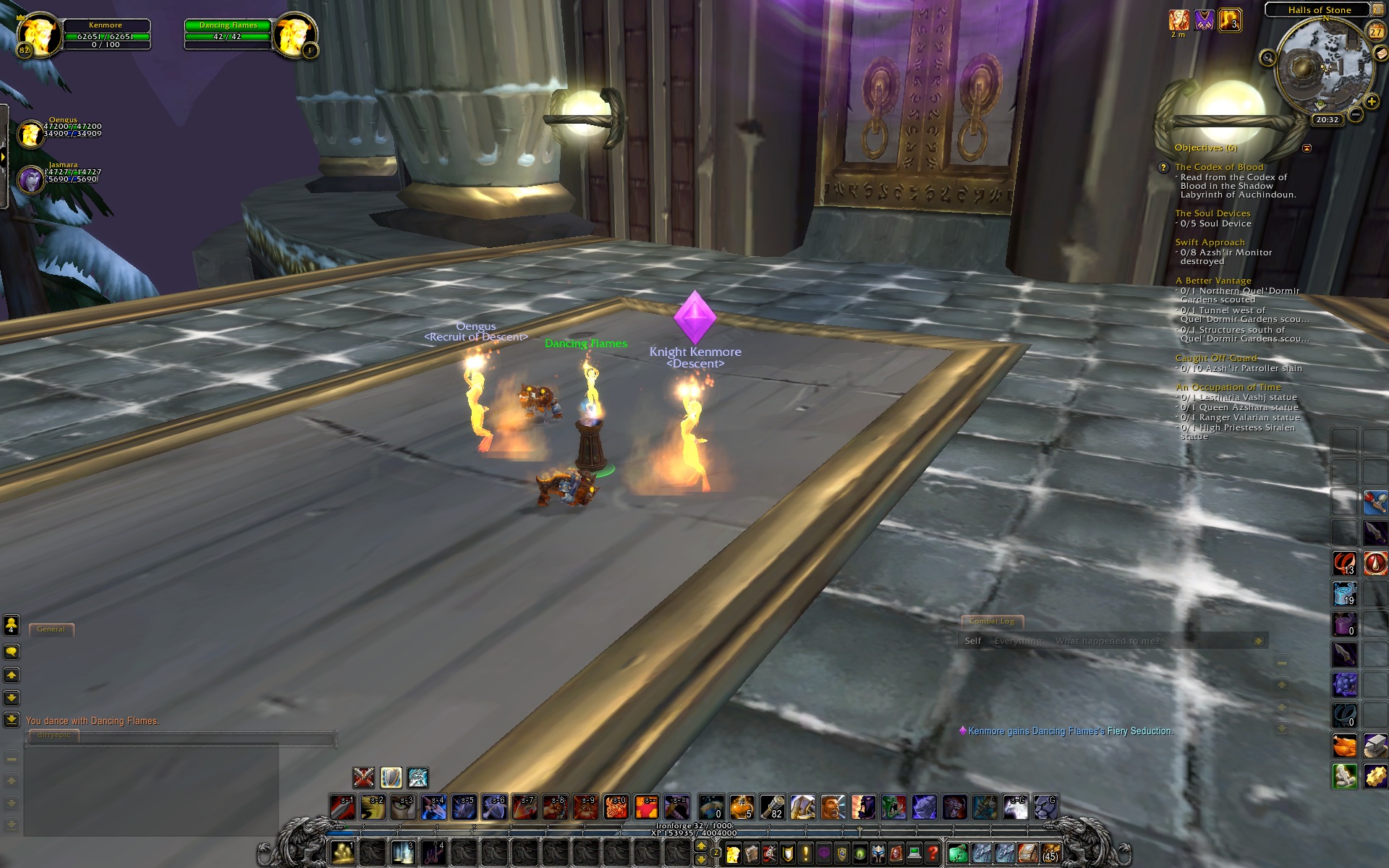Open the minimap tracking magnifier button
The width and height of the screenshot is (1389, 868).
point(1267,57)
